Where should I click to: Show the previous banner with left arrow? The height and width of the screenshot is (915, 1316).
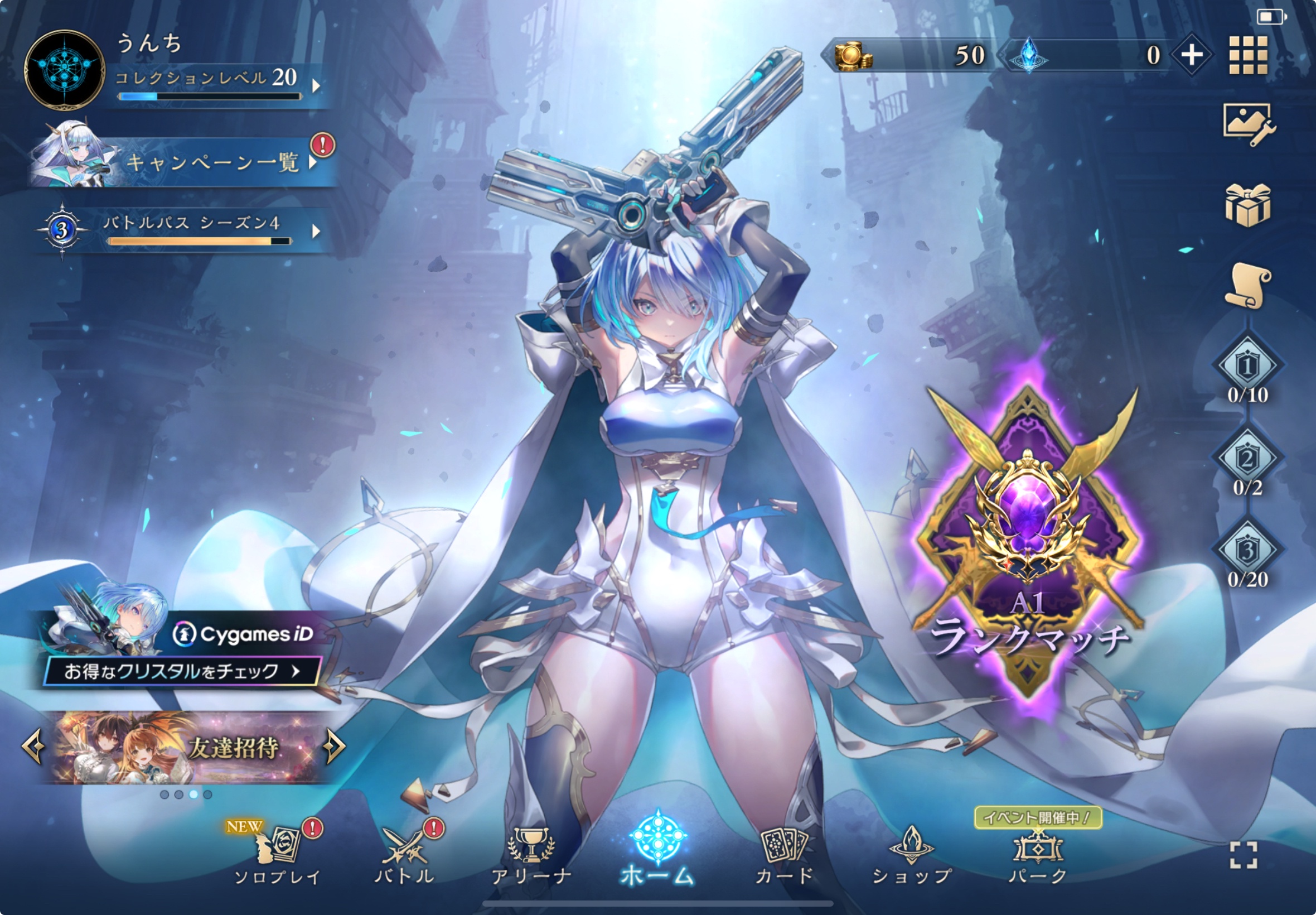[33, 747]
